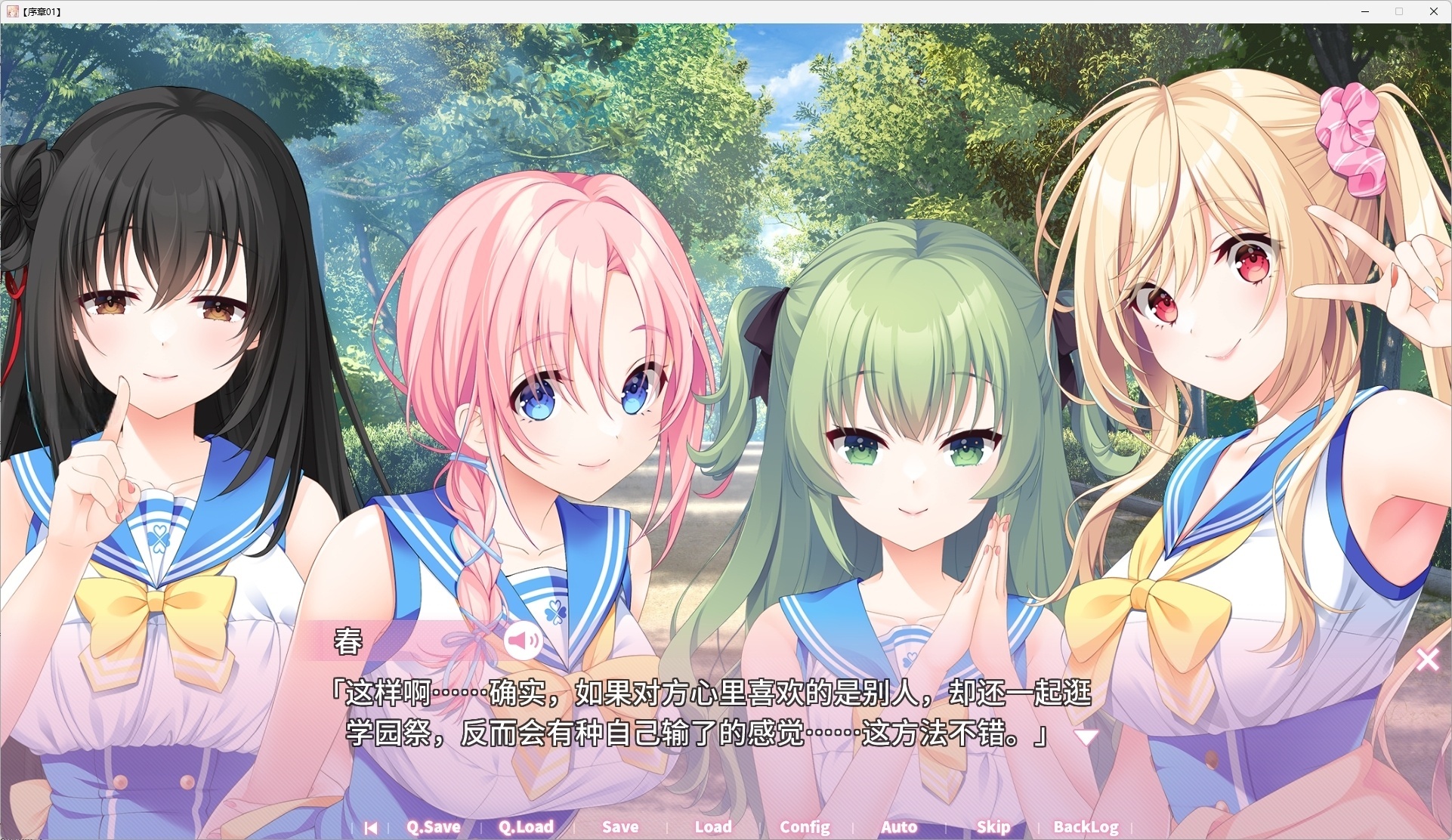Open the Load screen
1452x840 pixels.
[712, 827]
